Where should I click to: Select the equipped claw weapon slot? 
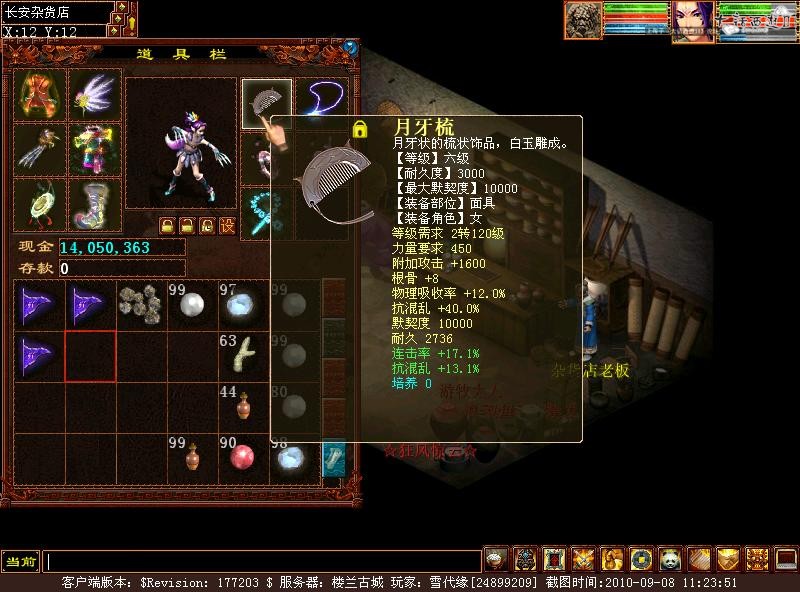[x=40, y=150]
